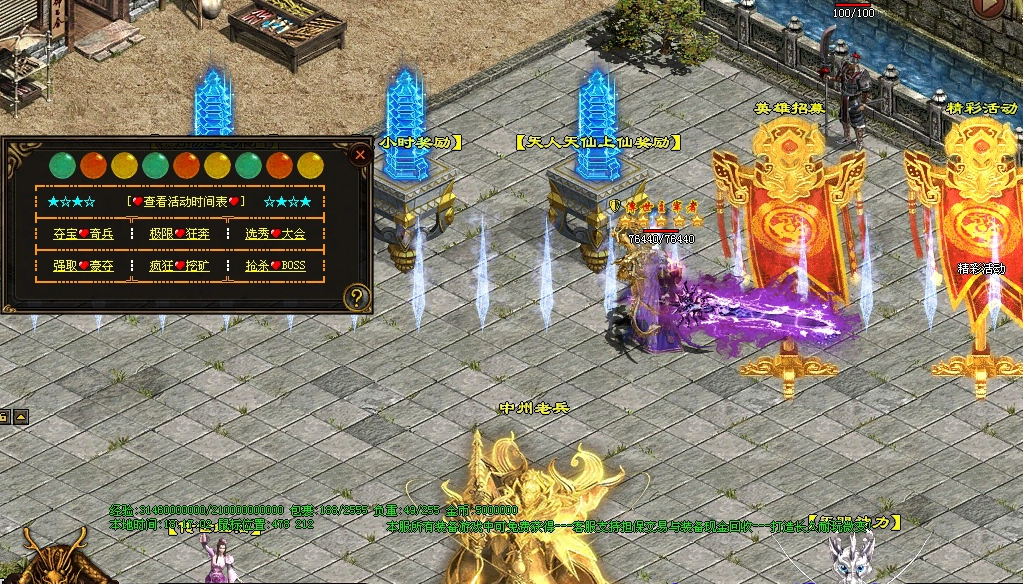This screenshot has height=584, width=1023.
Task: Expand the small up-arrow button at left edge
Action: coord(21,417)
